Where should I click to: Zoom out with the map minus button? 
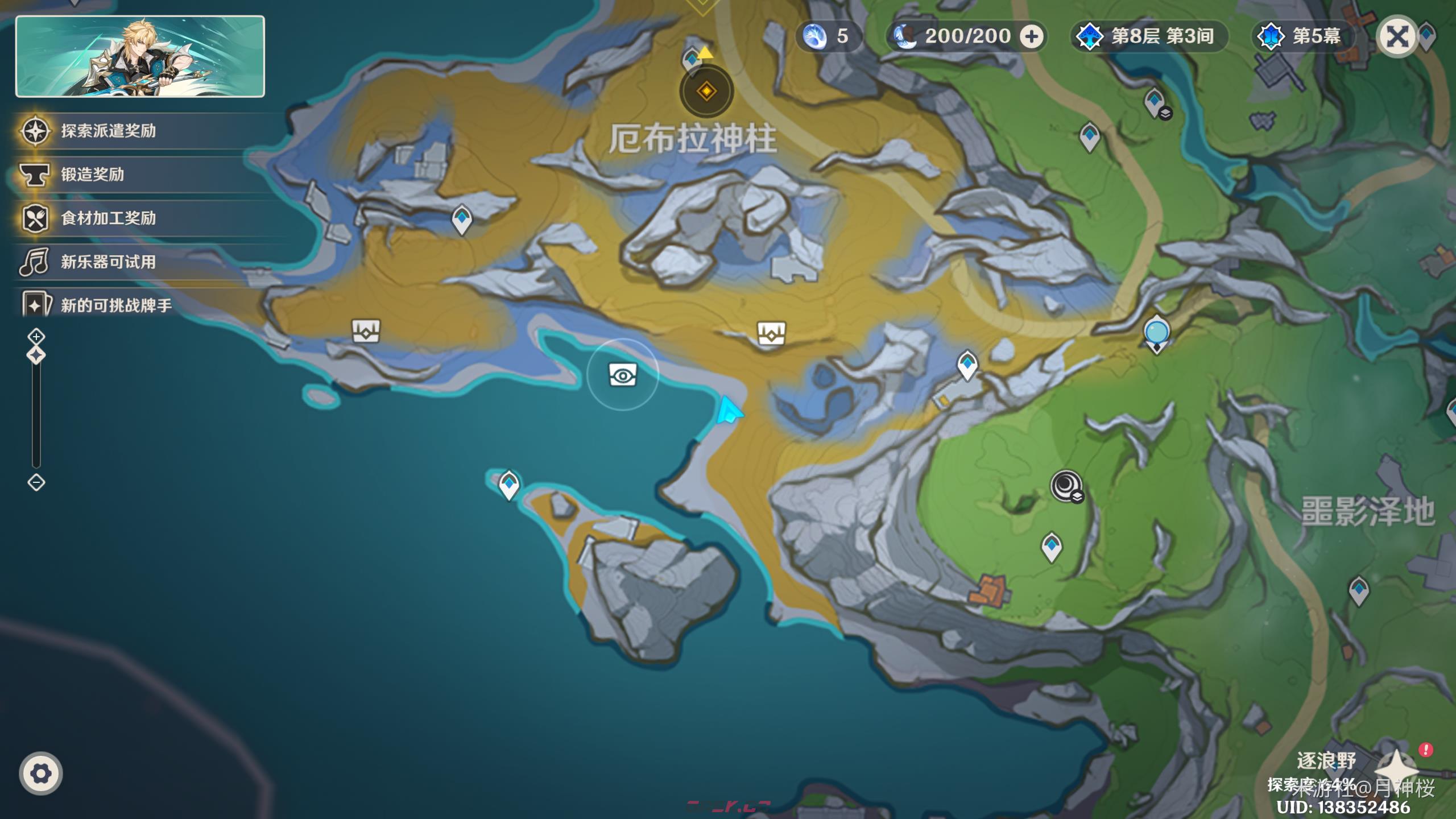36,483
